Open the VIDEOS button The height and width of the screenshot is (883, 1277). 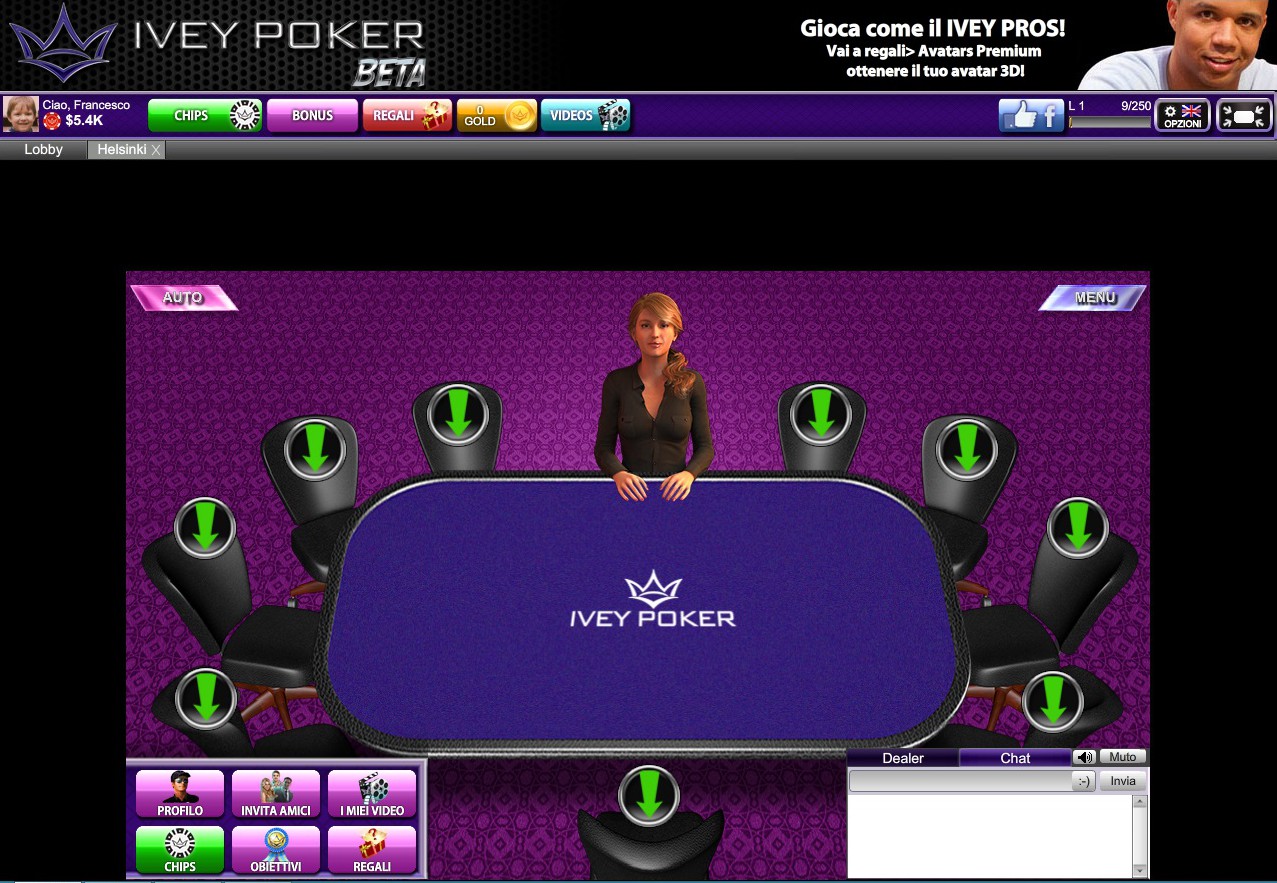click(x=586, y=116)
